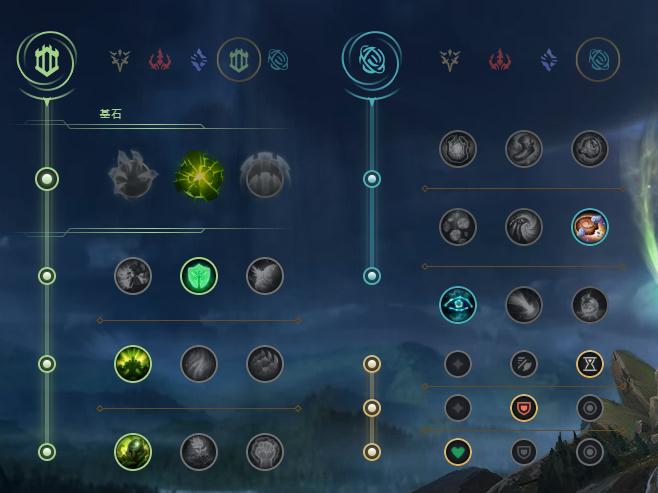Activate the Conditioning rune
Image resolution: width=658 pixels, height=493 pixels.
pos(132,364)
